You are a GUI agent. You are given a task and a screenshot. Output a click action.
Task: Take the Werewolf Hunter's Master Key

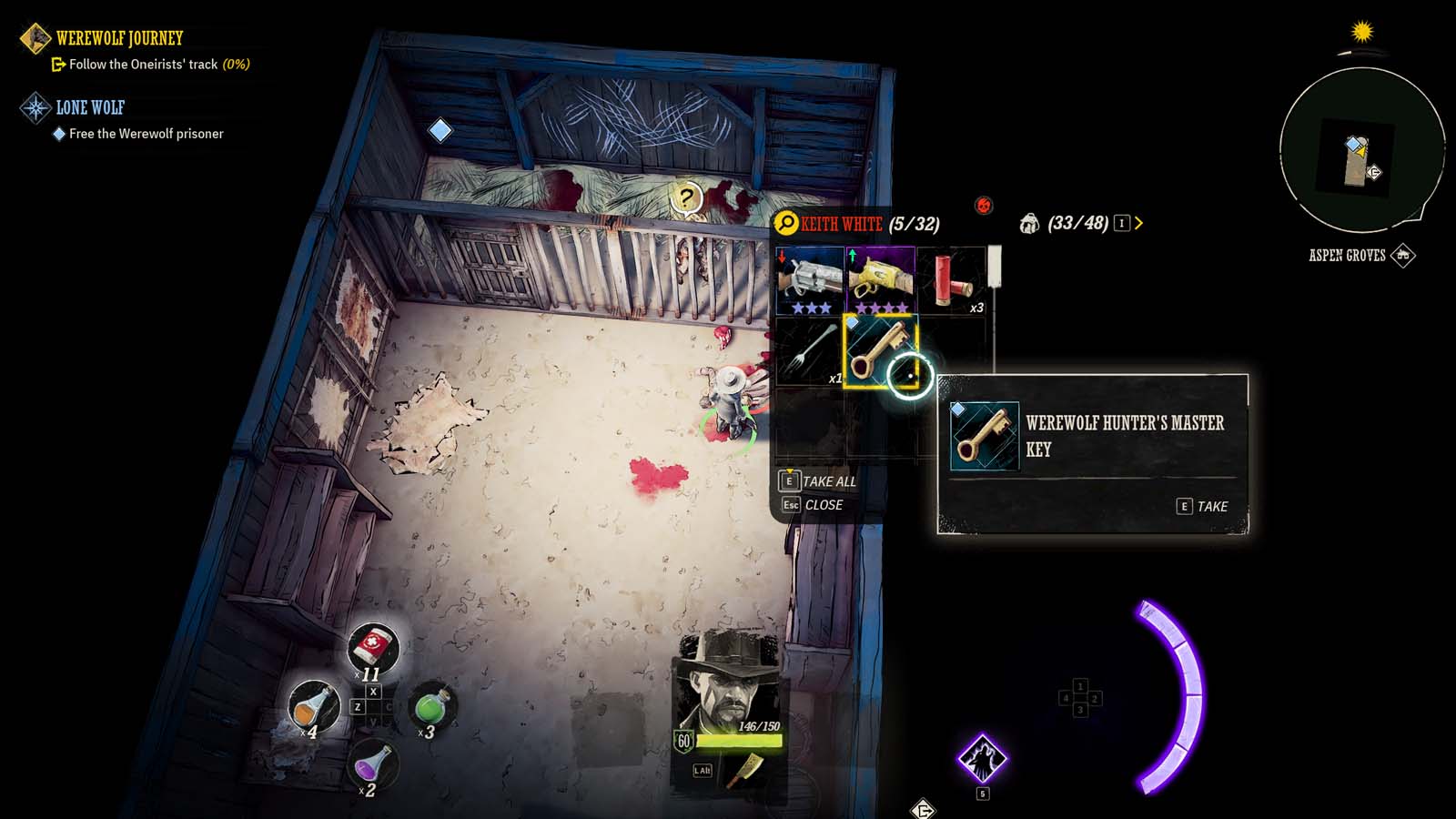(x=1202, y=506)
